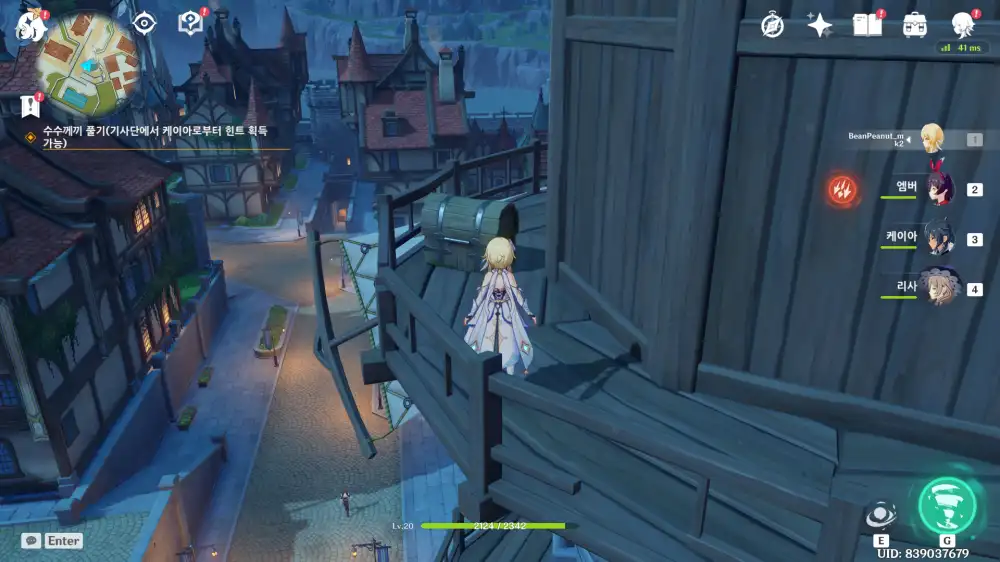The height and width of the screenshot is (562, 1000).
Task: Open the open-book icon in the top-right bar
Action: tap(867, 26)
